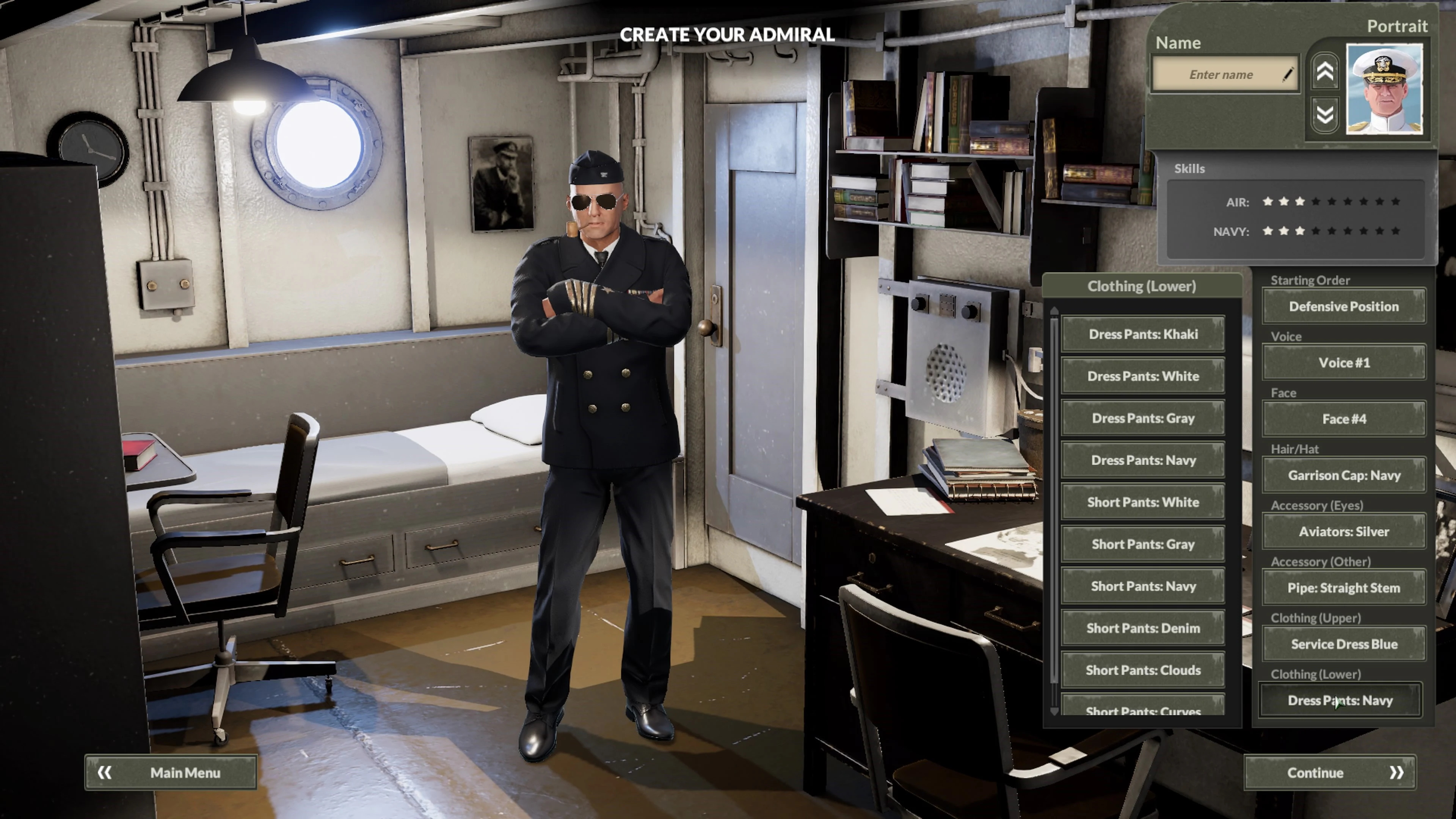Viewport: 1456px width, 819px height.
Task: Click the Enter name field
Action: coord(1221,74)
